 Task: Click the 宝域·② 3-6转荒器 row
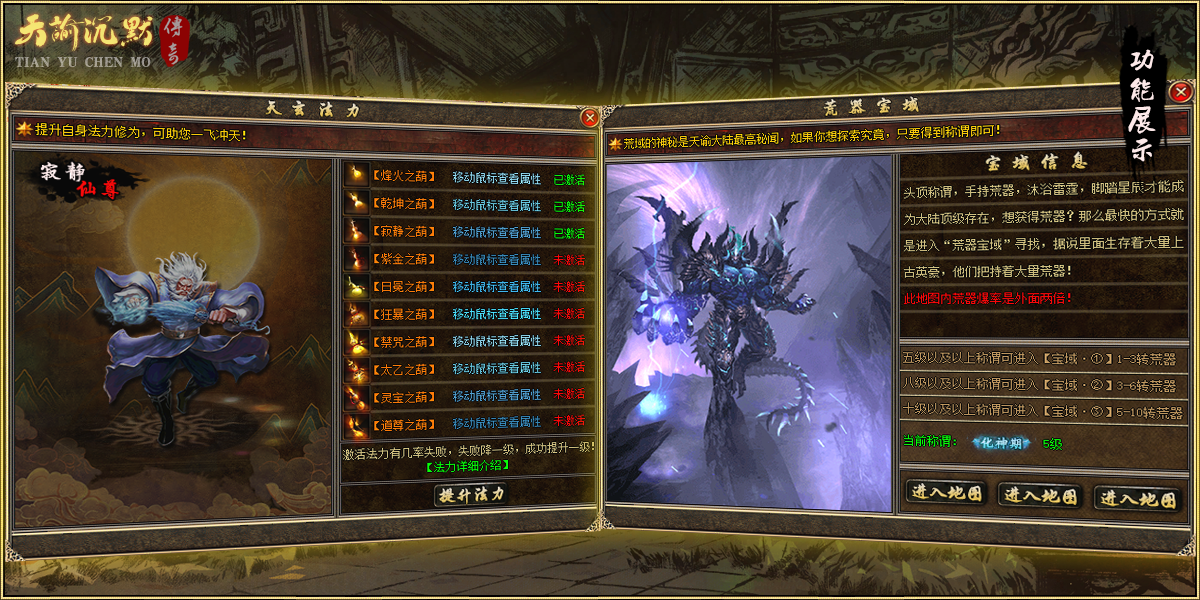pyautogui.click(x=1040, y=385)
